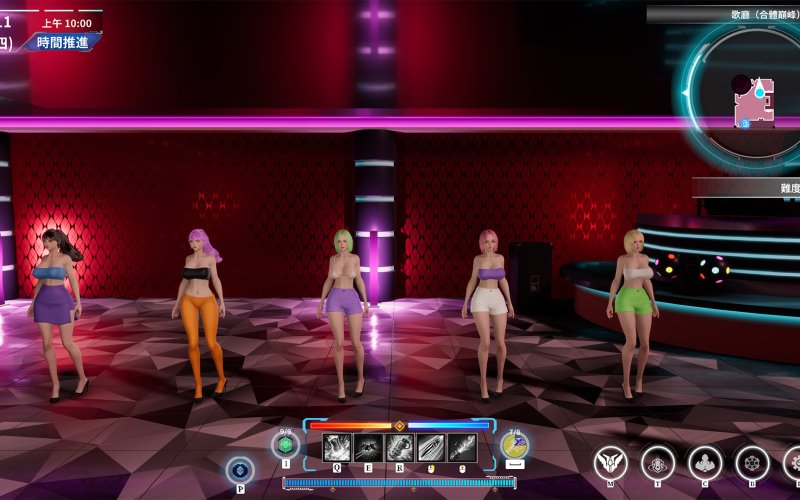Trigger the R grenade skill icon
This screenshot has height=500, width=800.
(400, 447)
